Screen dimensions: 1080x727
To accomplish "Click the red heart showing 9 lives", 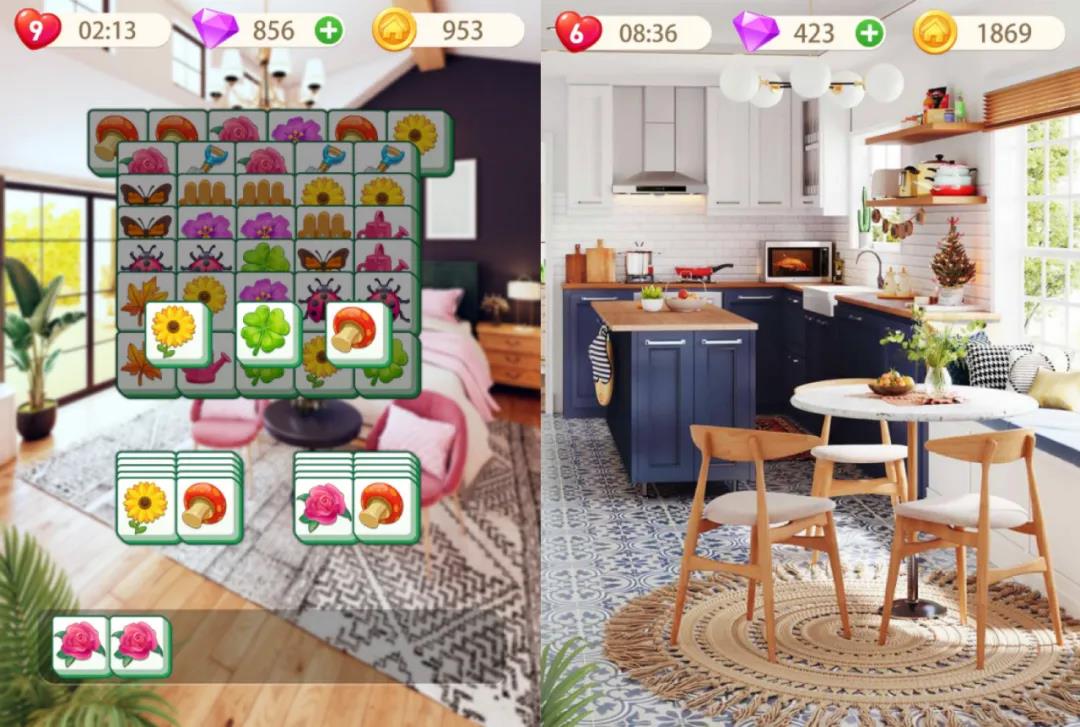I will pos(37,30).
